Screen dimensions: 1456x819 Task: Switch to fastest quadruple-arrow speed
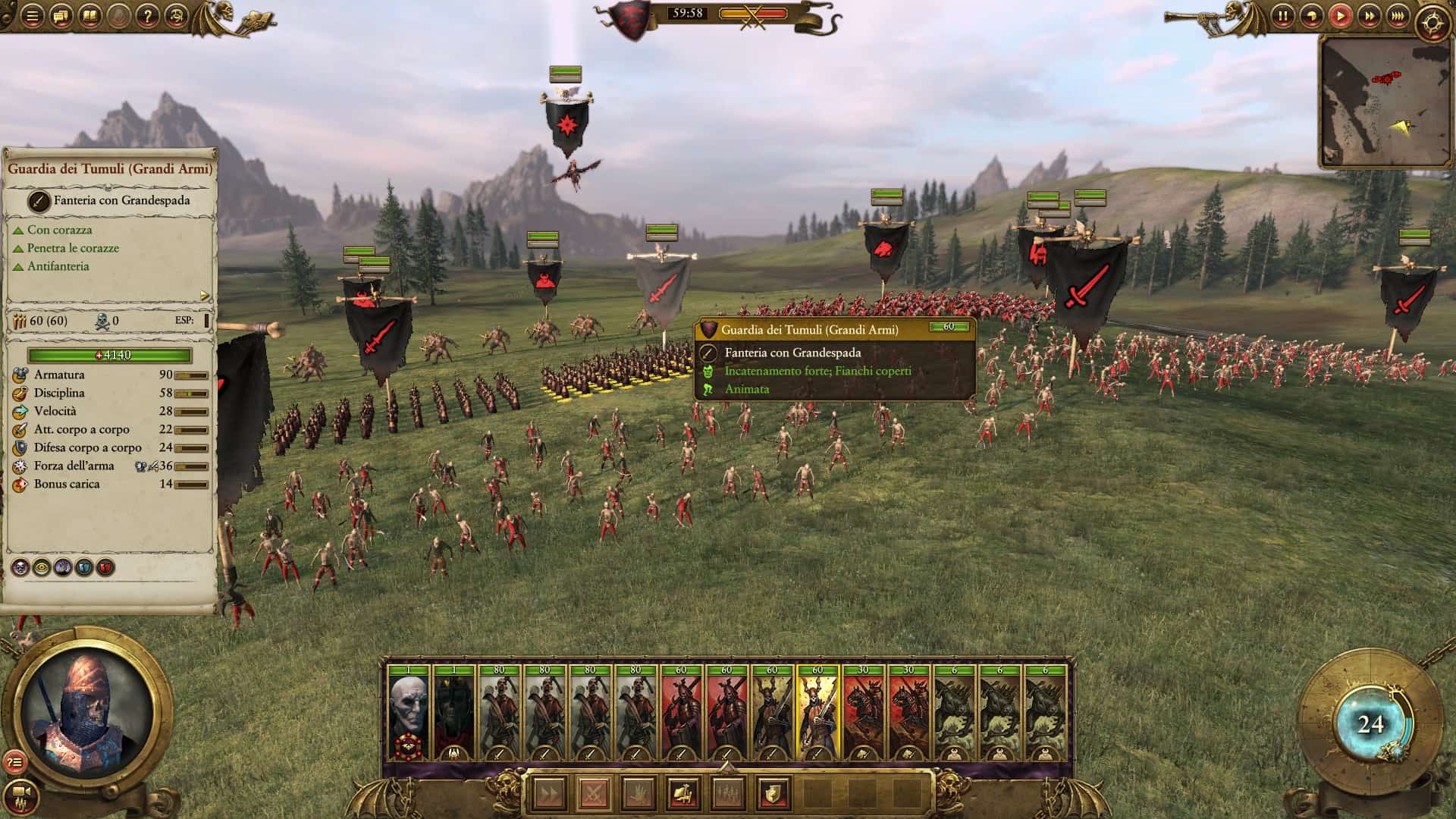(1398, 16)
